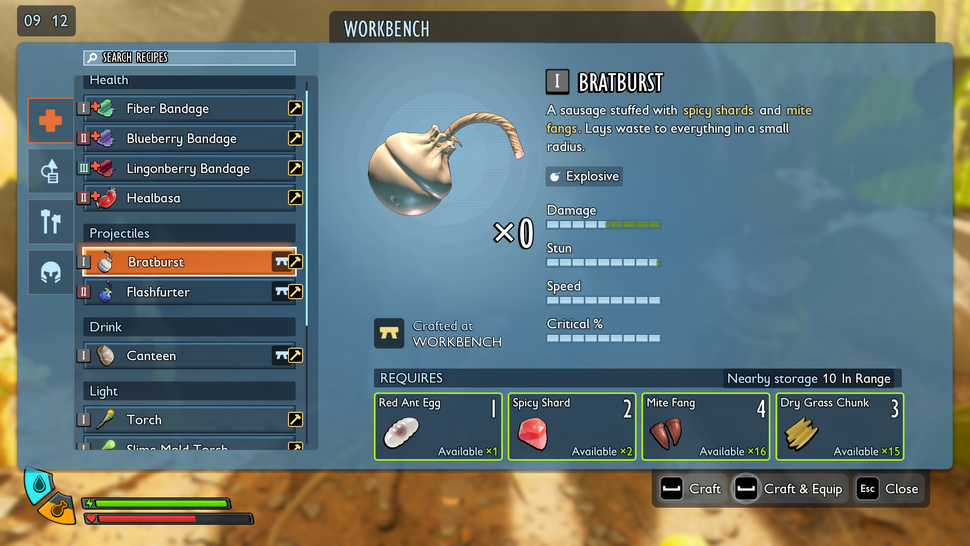Viewport: 970px width, 546px height.
Task: Choose Craft & Equip
Action: pyautogui.click(x=790, y=489)
